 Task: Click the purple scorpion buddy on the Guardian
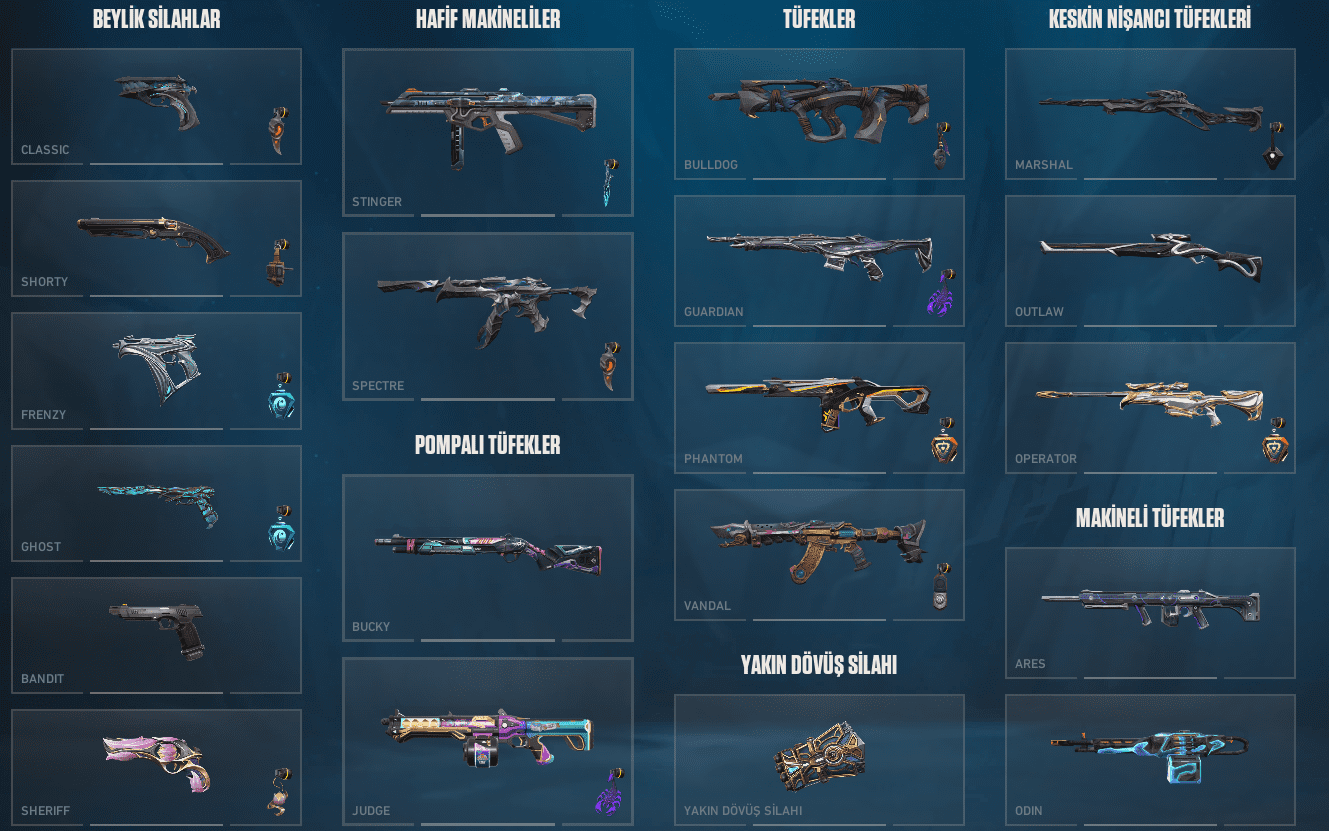pyautogui.click(x=939, y=301)
